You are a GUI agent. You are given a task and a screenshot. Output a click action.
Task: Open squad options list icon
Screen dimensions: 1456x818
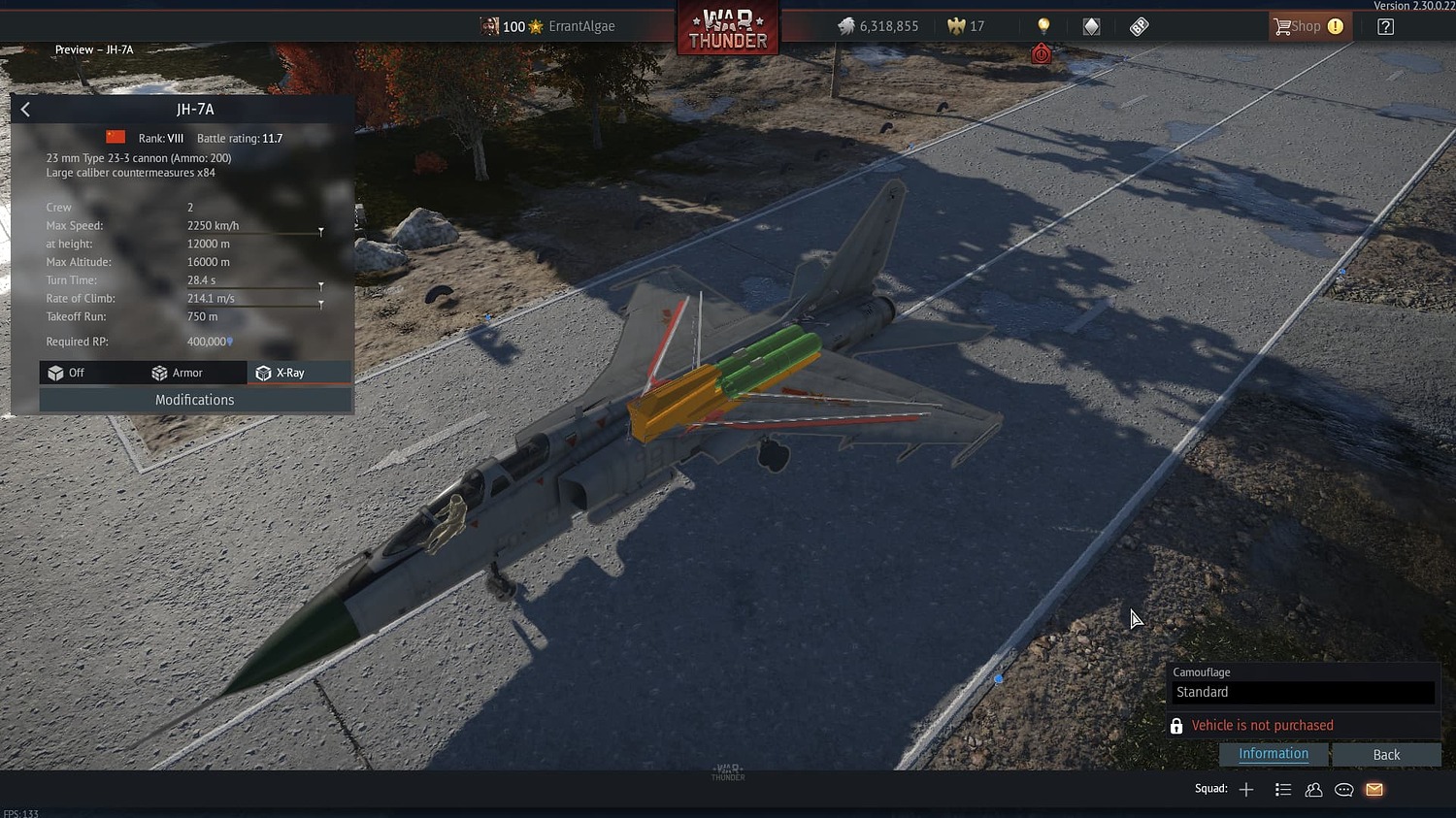click(1283, 789)
